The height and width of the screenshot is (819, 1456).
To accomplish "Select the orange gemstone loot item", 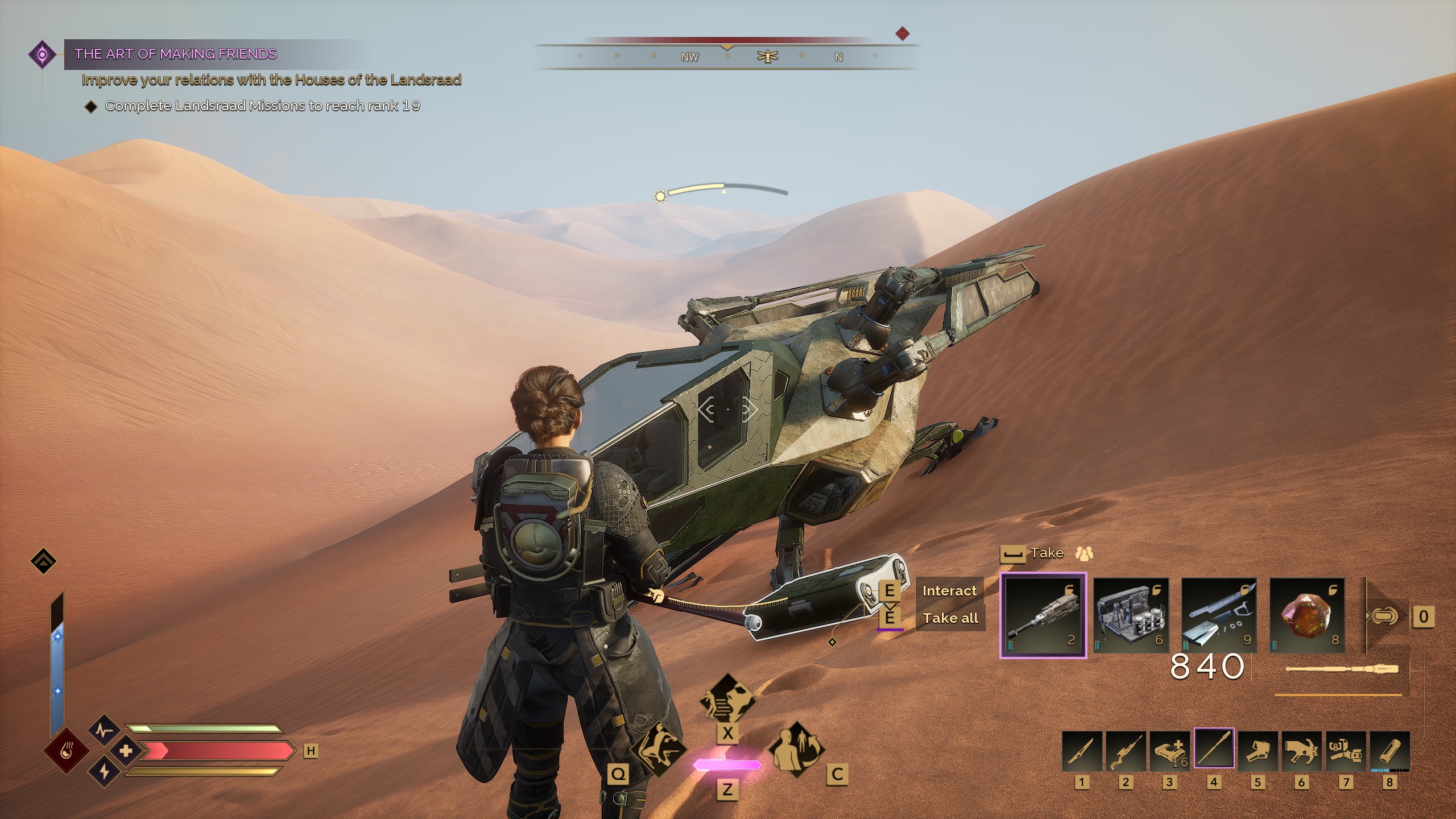I will click(x=1307, y=616).
